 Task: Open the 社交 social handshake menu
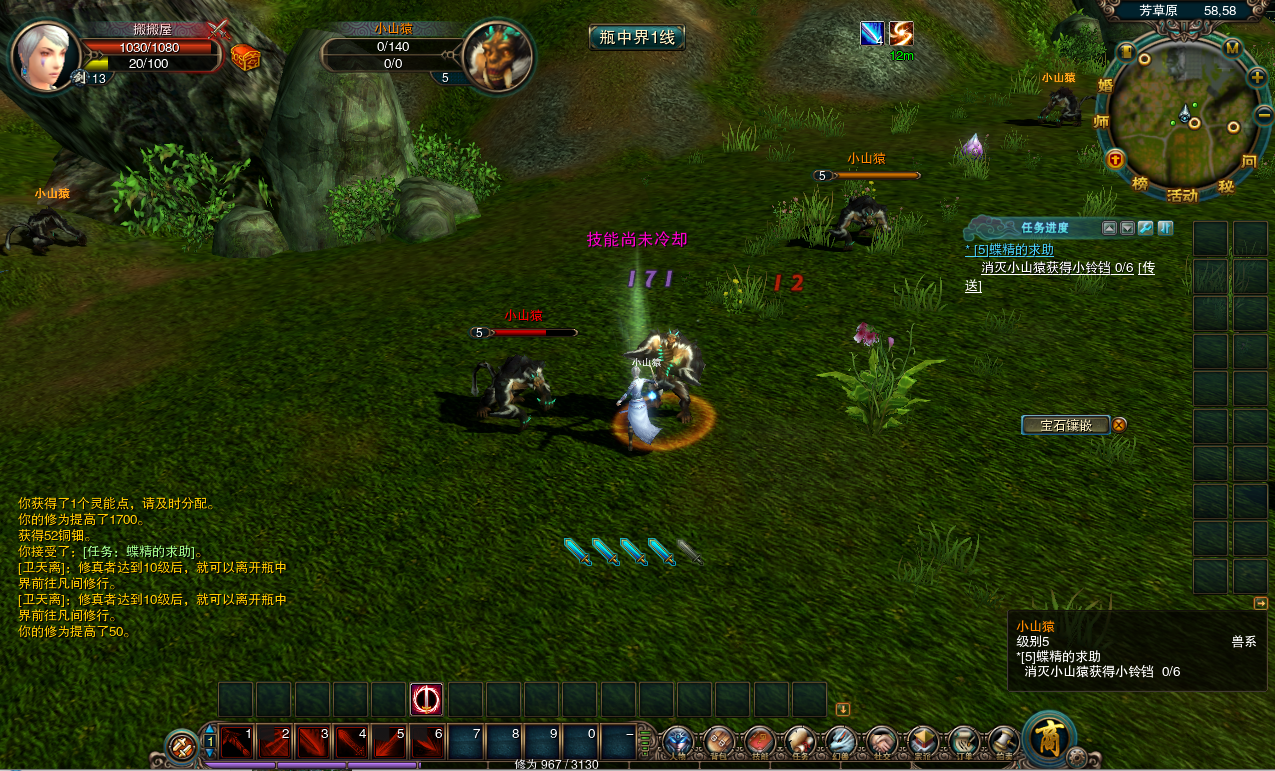(882, 742)
